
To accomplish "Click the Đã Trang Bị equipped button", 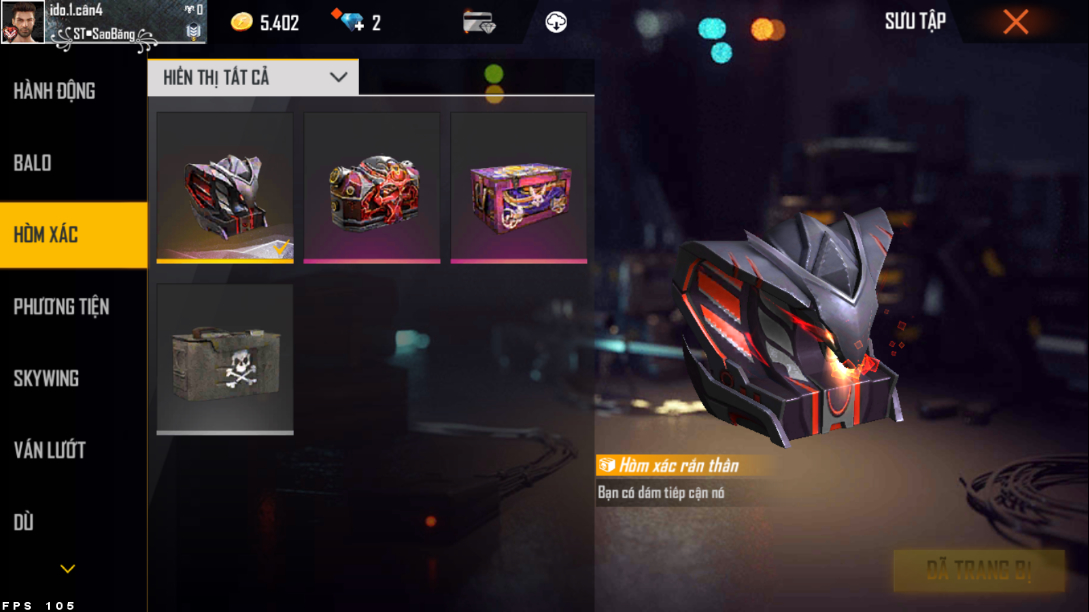I will pyautogui.click(x=978, y=571).
